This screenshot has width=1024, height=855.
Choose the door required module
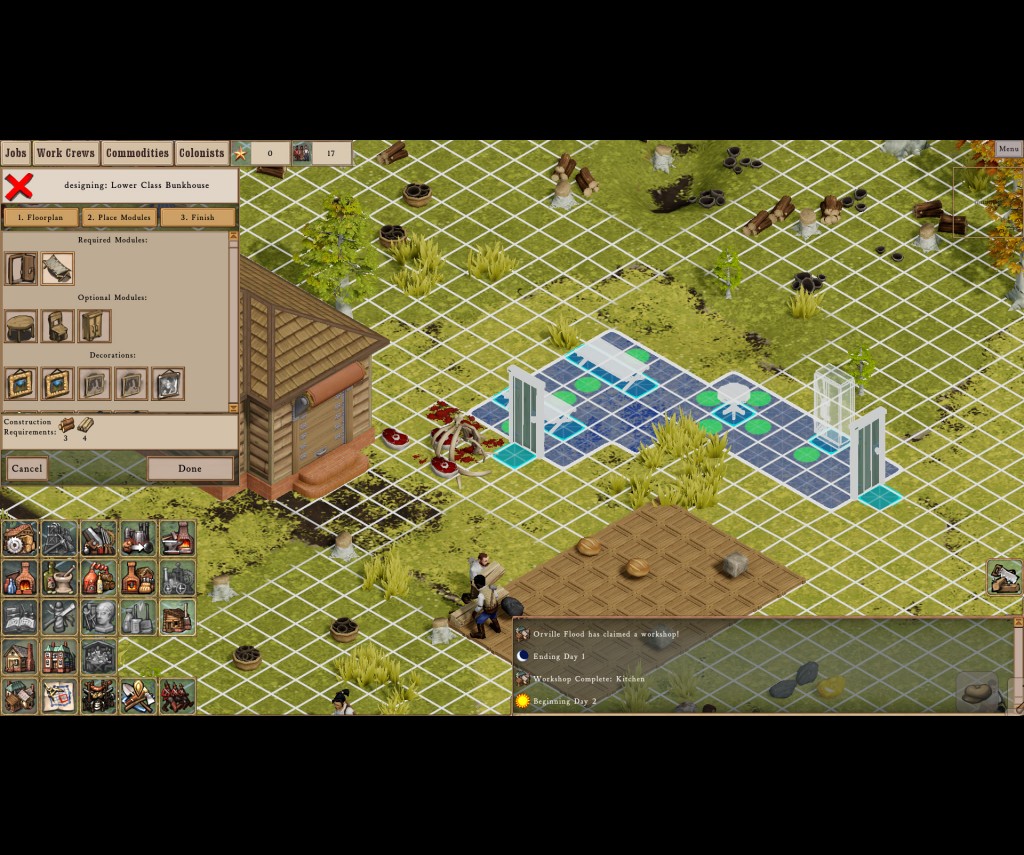point(21,268)
